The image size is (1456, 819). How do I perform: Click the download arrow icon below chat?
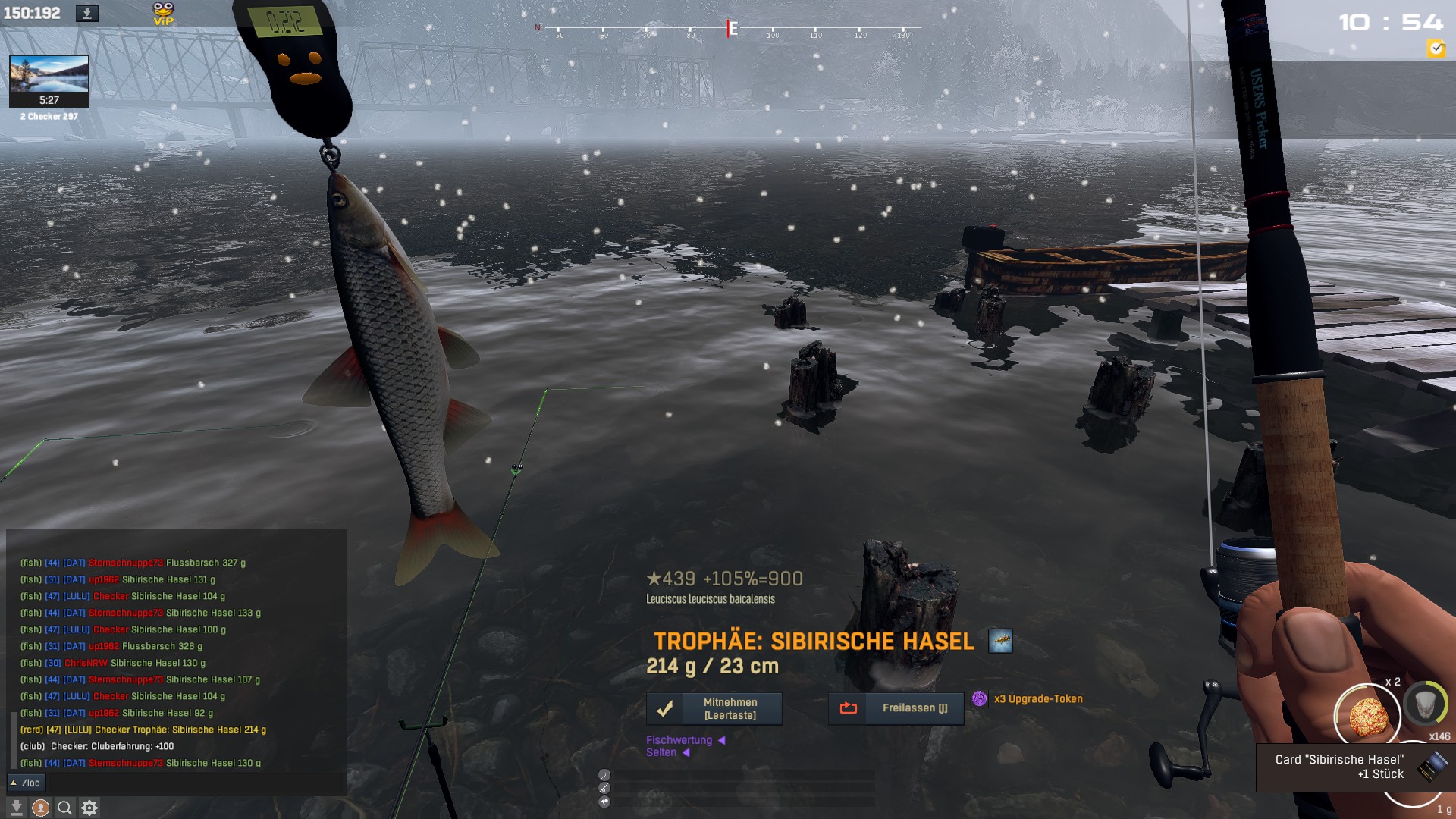(17, 808)
